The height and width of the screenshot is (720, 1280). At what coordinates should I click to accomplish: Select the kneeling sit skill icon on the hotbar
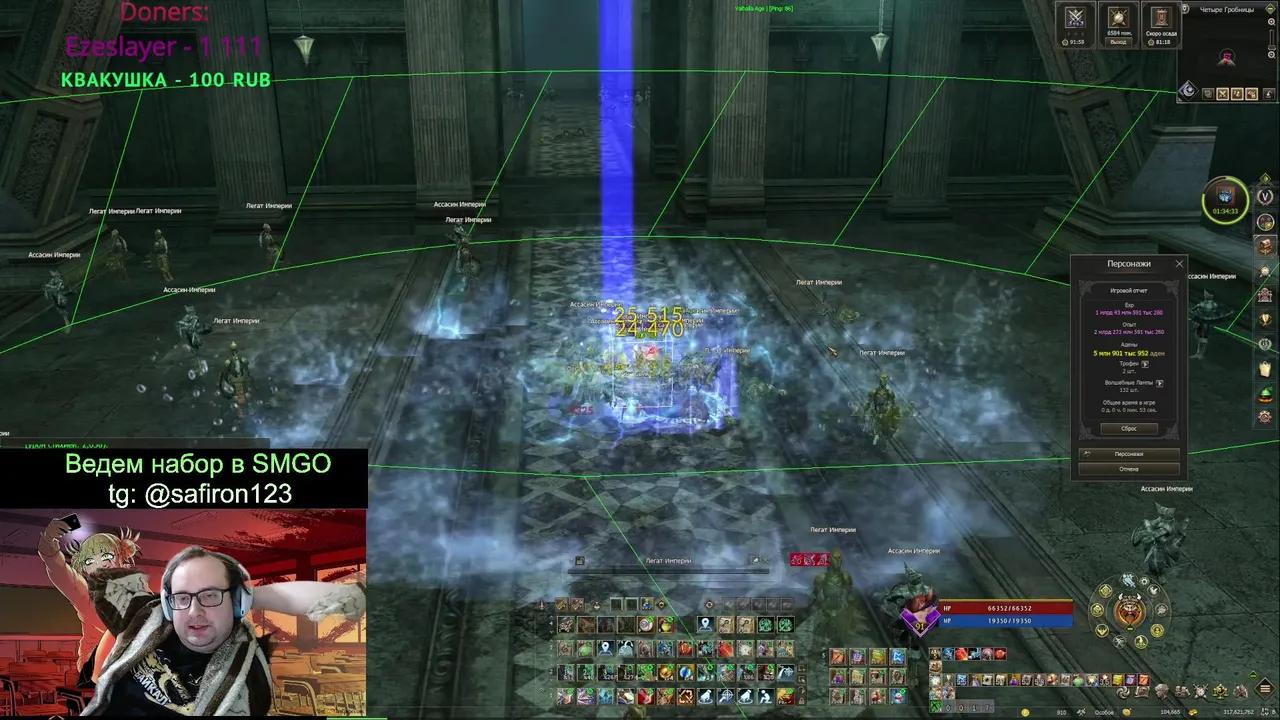765,697
